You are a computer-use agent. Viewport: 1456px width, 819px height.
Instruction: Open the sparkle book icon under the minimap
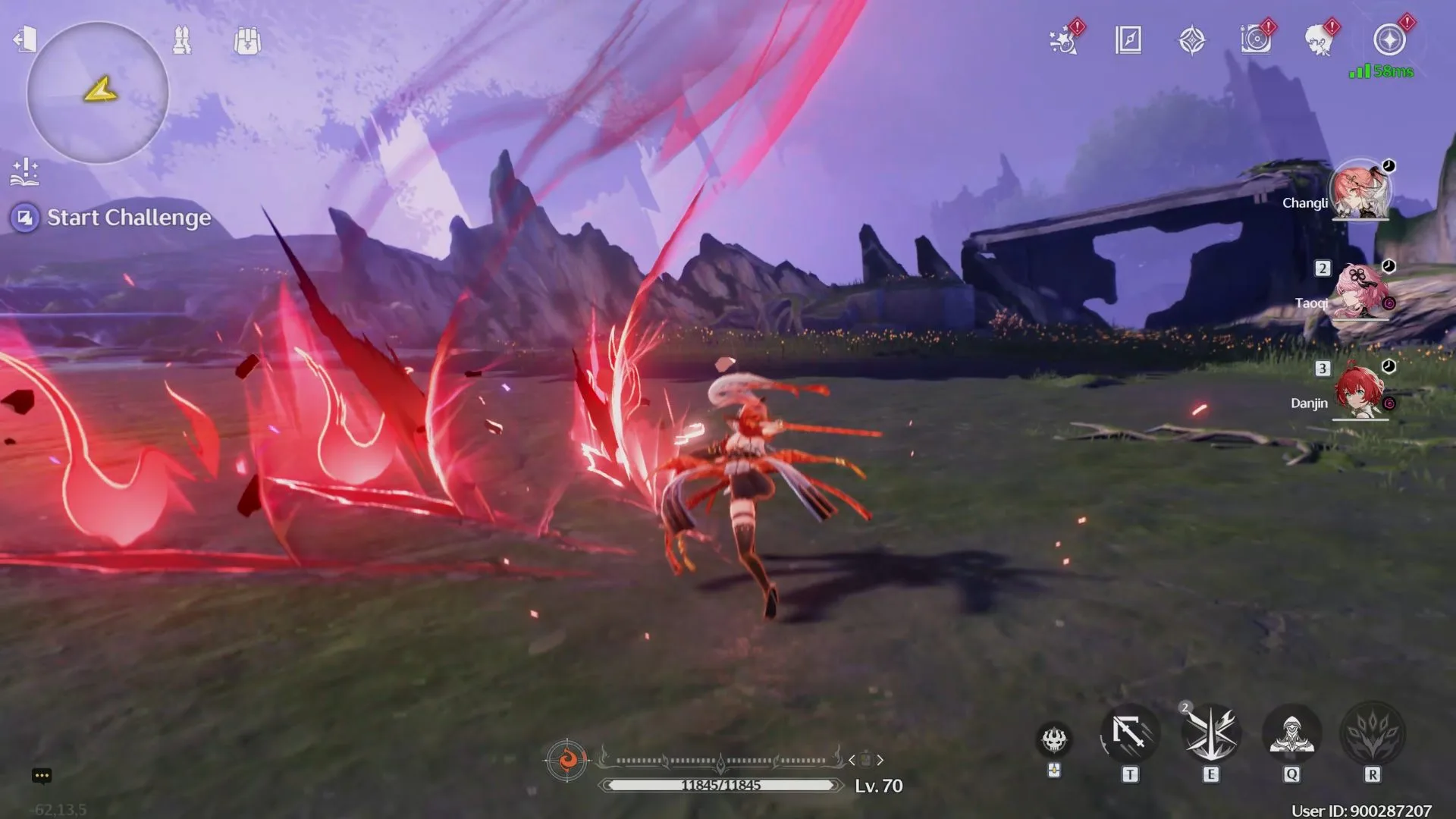click(25, 172)
